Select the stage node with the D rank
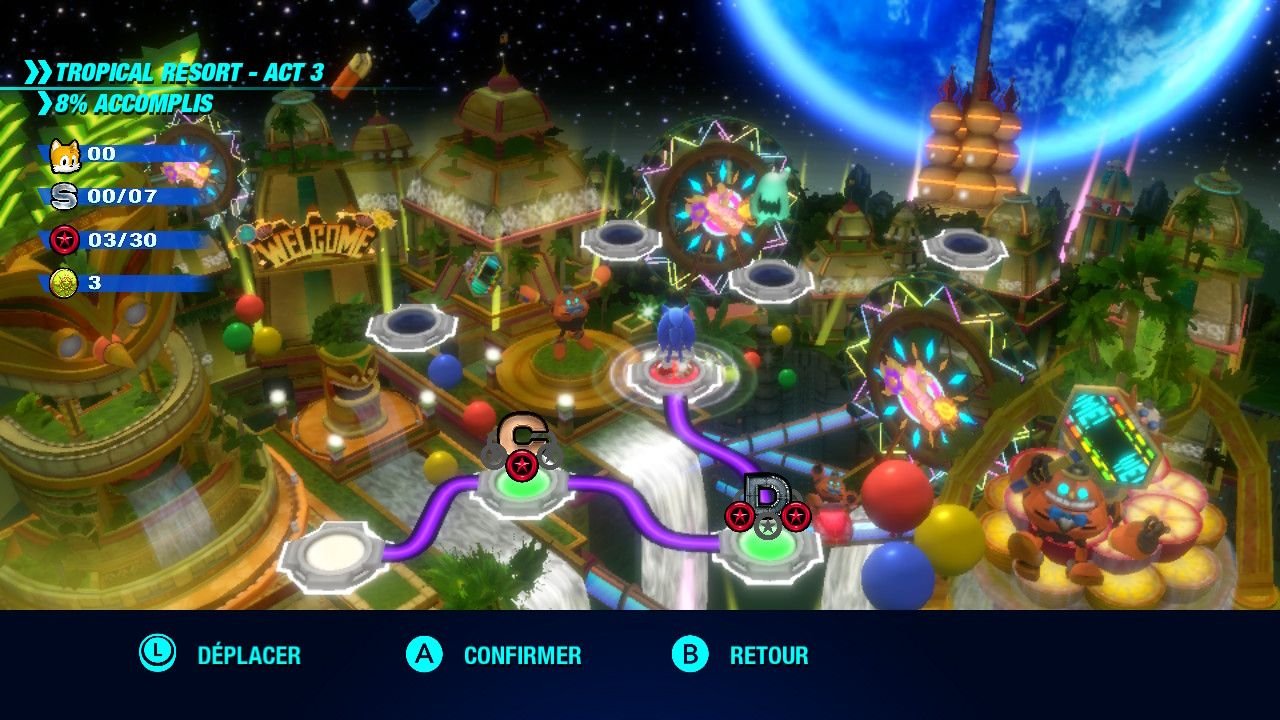Viewport: 1280px width, 720px height. [x=767, y=546]
